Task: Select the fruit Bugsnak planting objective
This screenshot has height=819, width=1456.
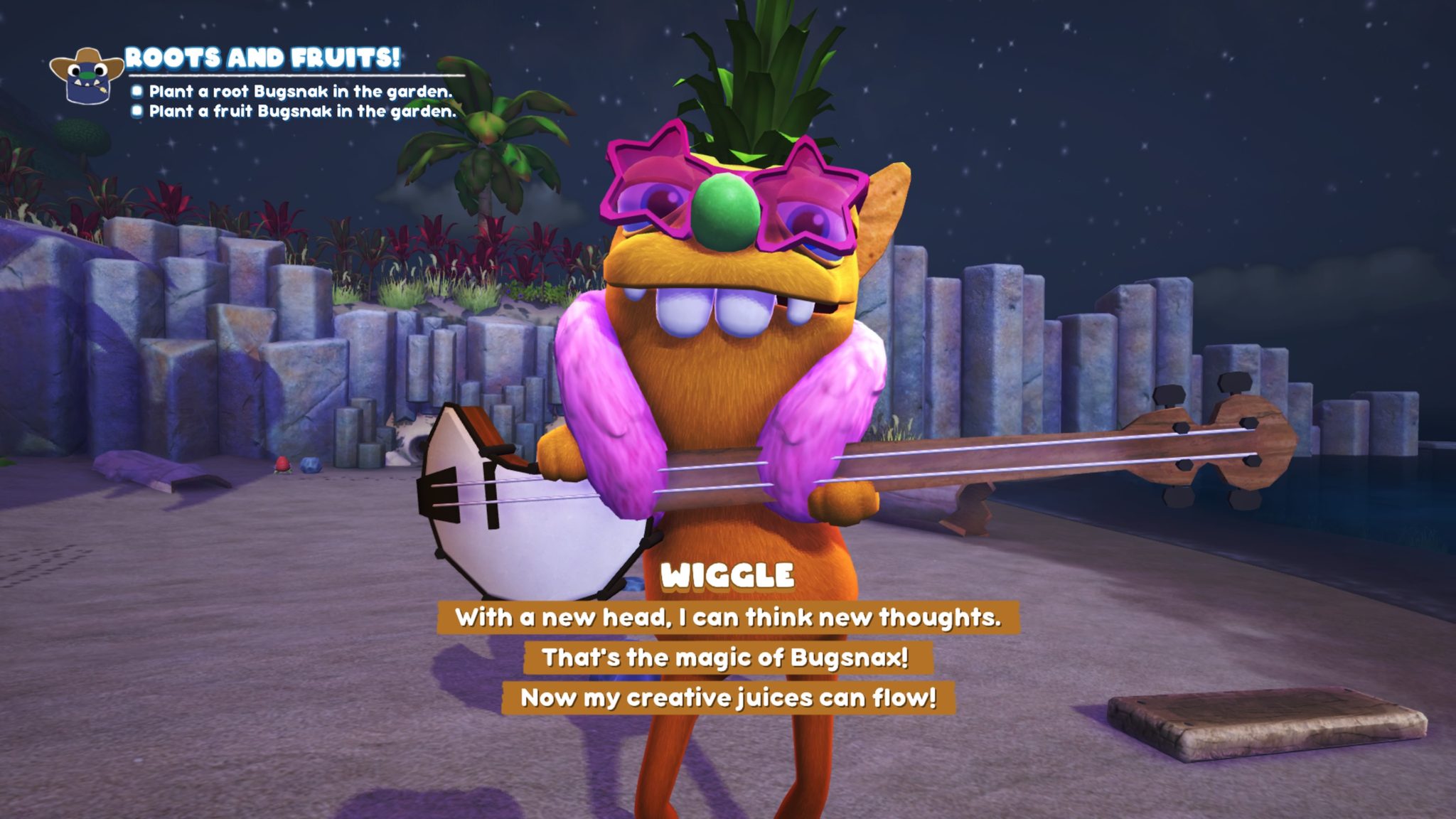Action: [x=302, y=112]
